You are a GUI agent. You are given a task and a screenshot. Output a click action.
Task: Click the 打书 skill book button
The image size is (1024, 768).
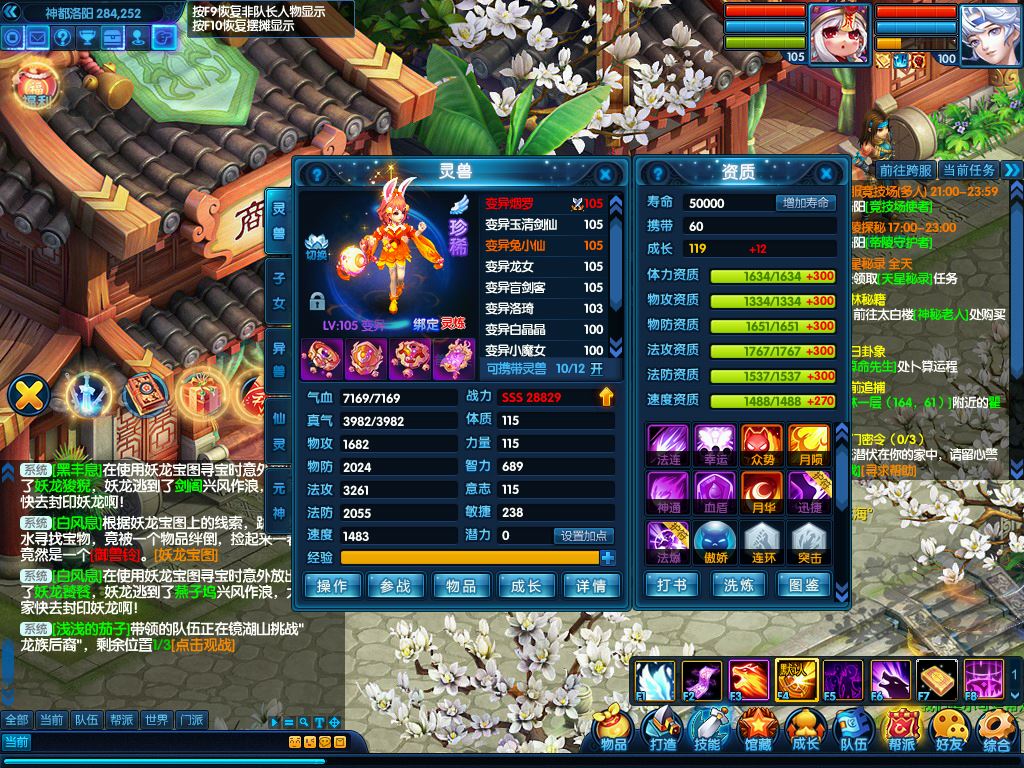[x=673, y=585]
